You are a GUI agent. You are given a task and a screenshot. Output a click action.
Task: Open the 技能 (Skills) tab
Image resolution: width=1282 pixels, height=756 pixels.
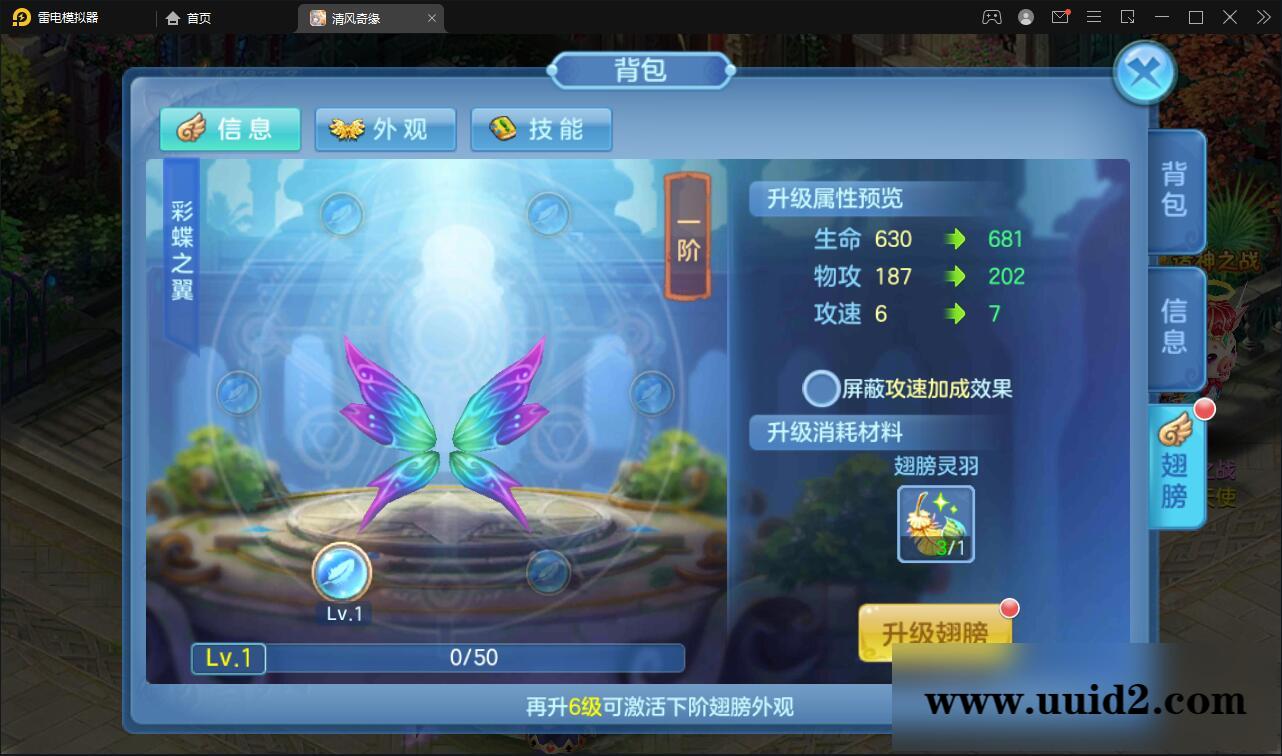point(542,129)
